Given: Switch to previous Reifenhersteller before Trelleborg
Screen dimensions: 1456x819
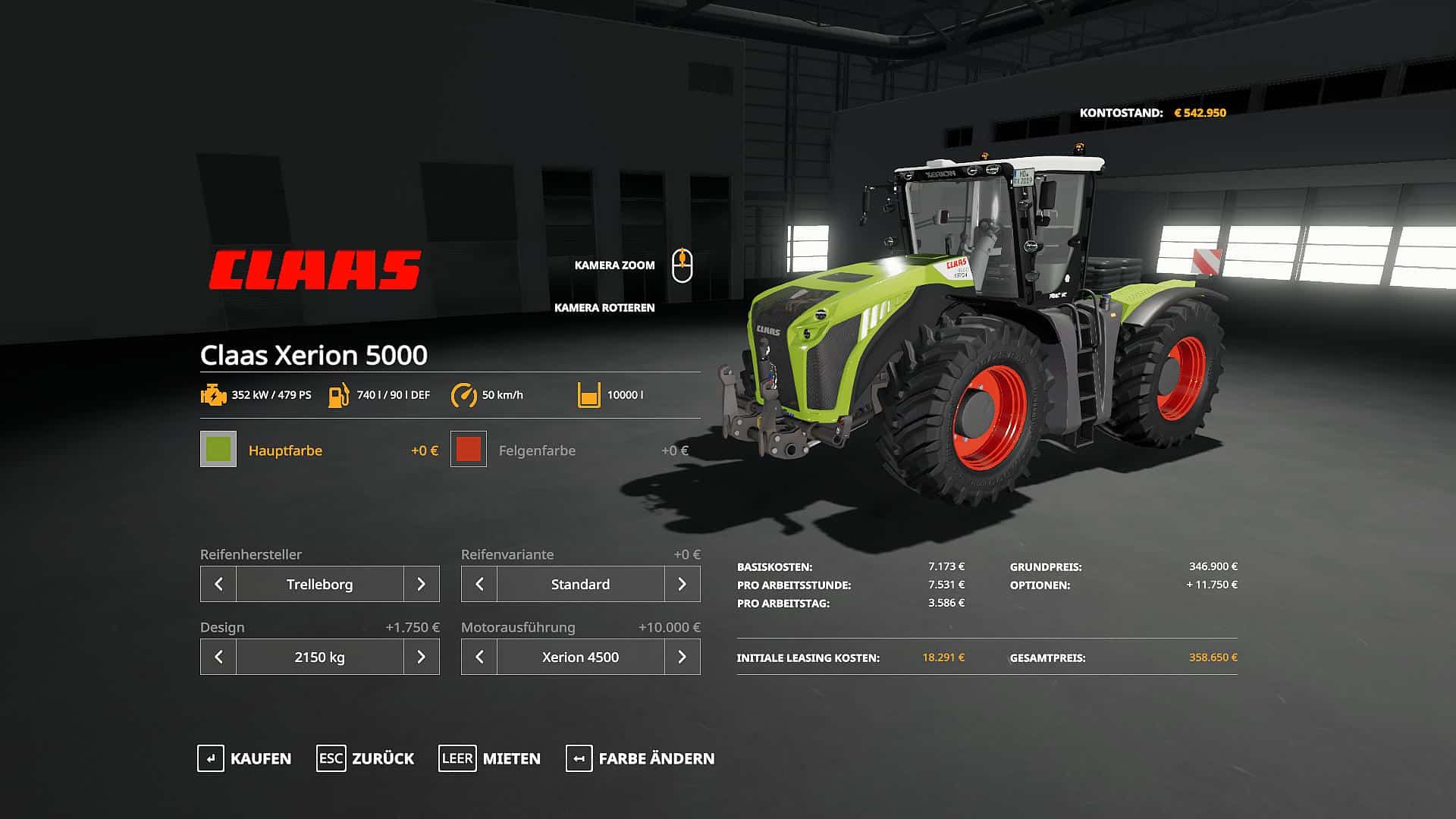Looking at the screenshot, I should 218,584.
